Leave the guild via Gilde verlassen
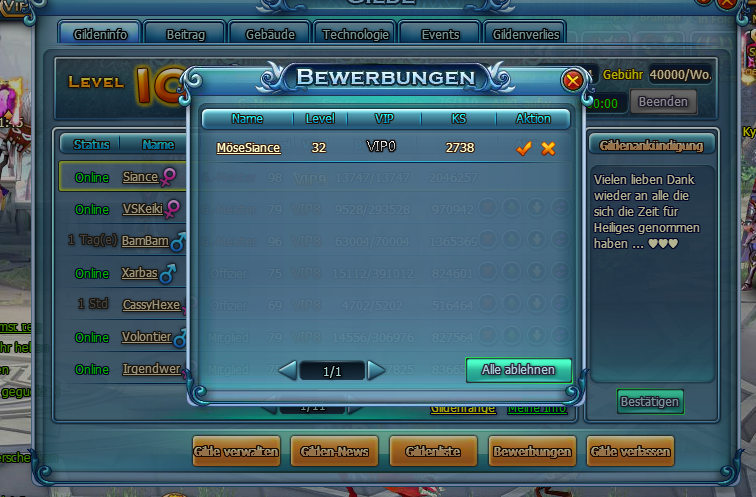The height and width of the screenshot is (497, 756). 631,452
